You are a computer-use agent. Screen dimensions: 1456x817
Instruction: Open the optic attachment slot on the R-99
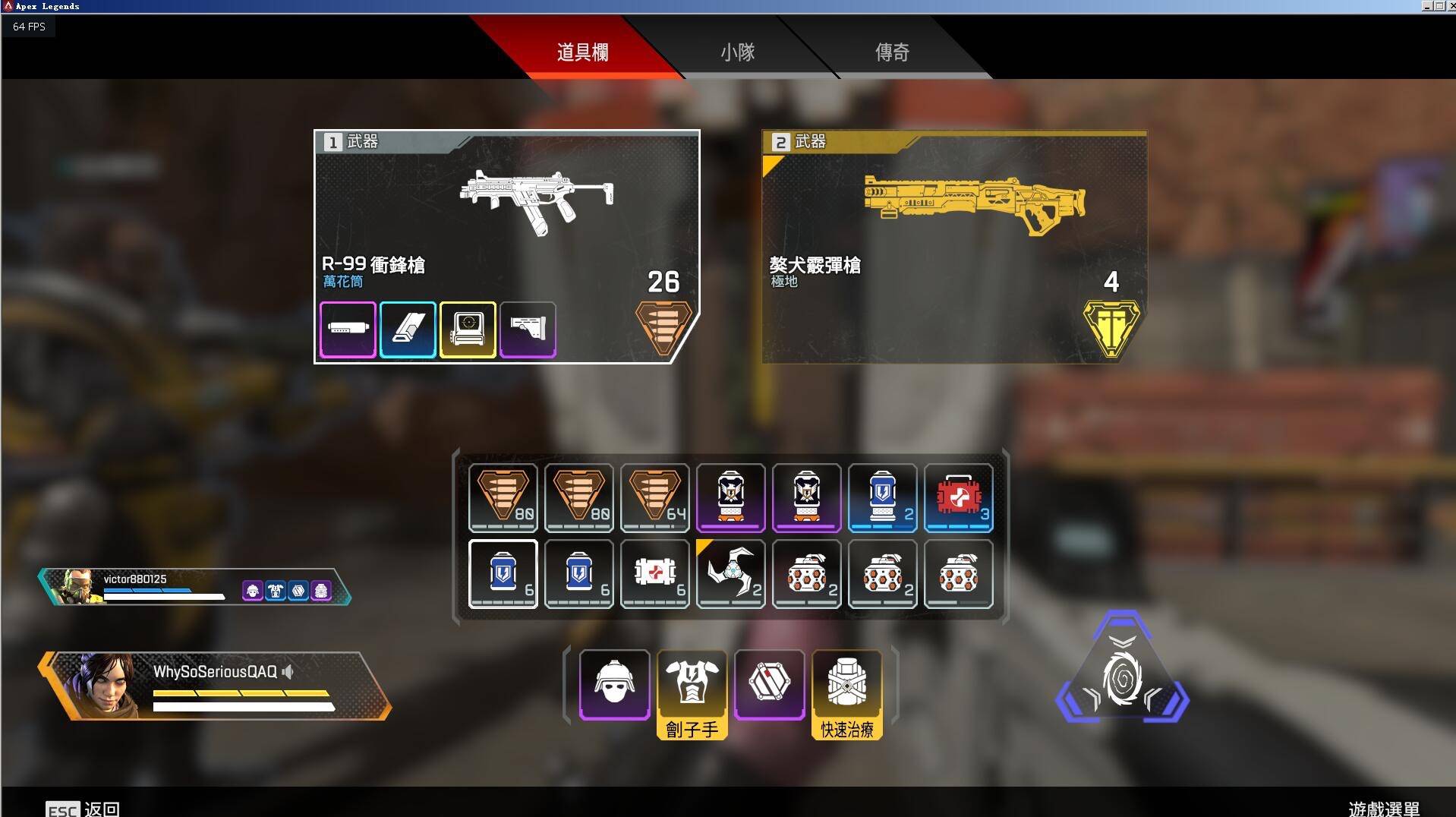point(468,329)
